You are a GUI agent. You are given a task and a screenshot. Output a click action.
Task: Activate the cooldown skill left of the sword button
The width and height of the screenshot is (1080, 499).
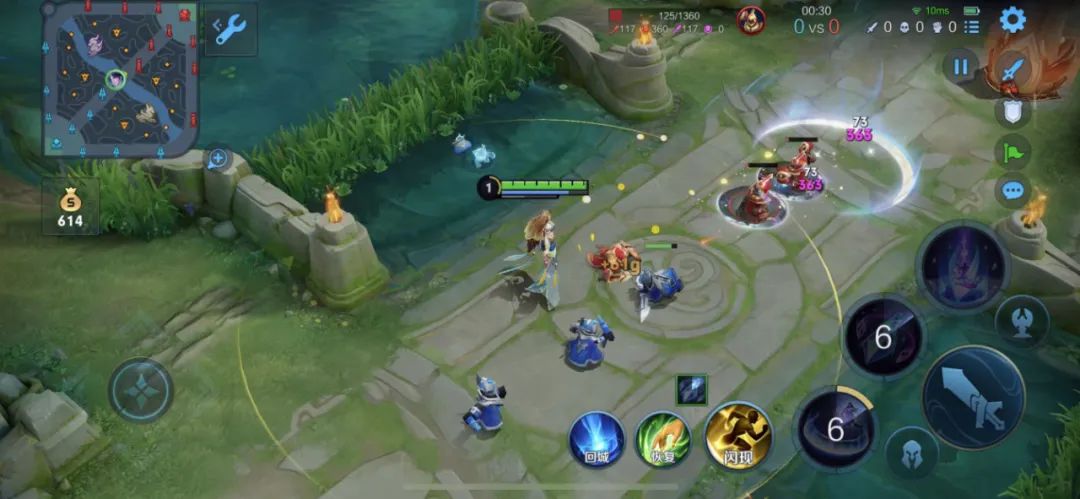pos(883,337)
